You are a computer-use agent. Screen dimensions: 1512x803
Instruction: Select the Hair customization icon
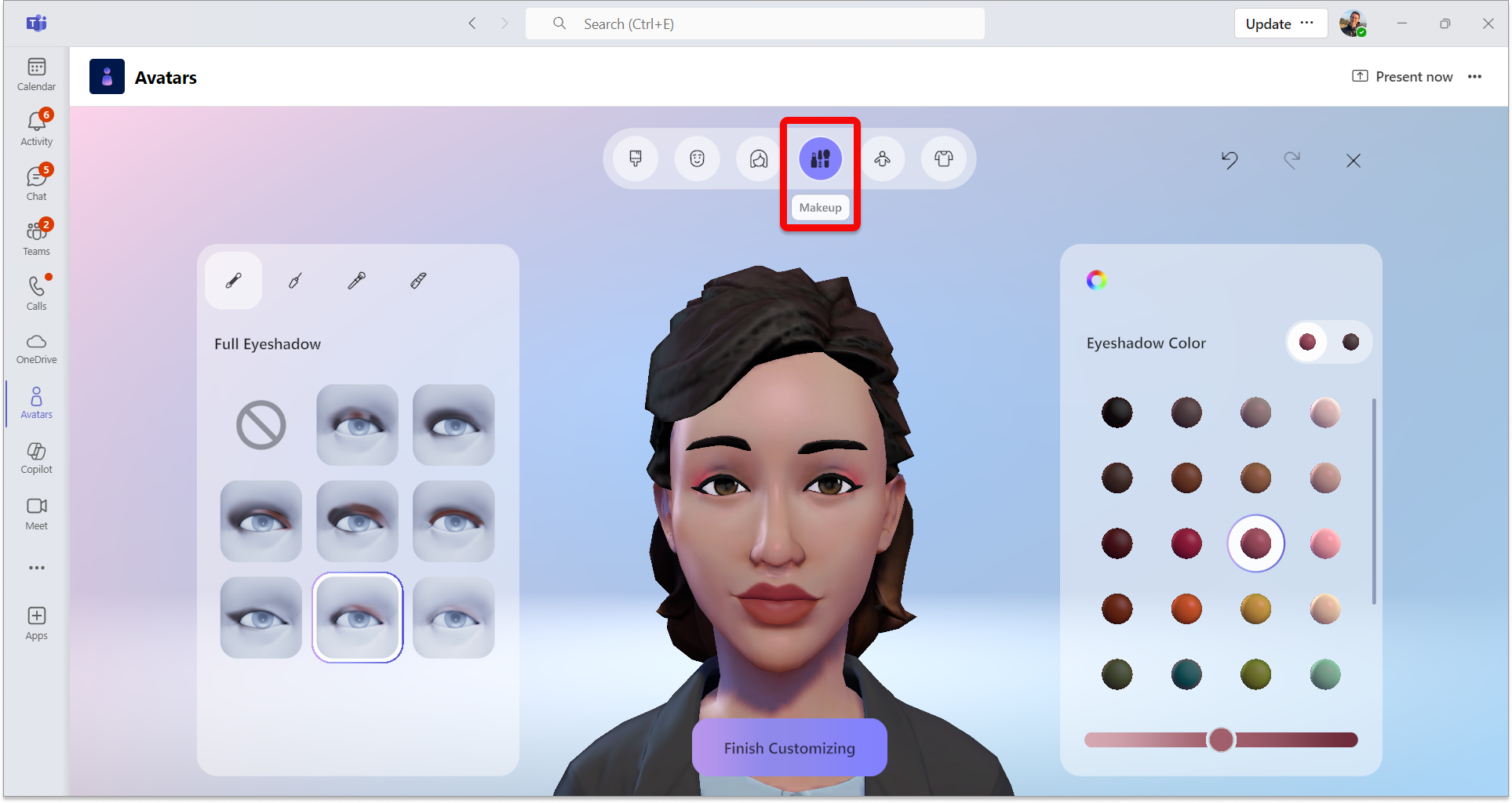(757, 158)
